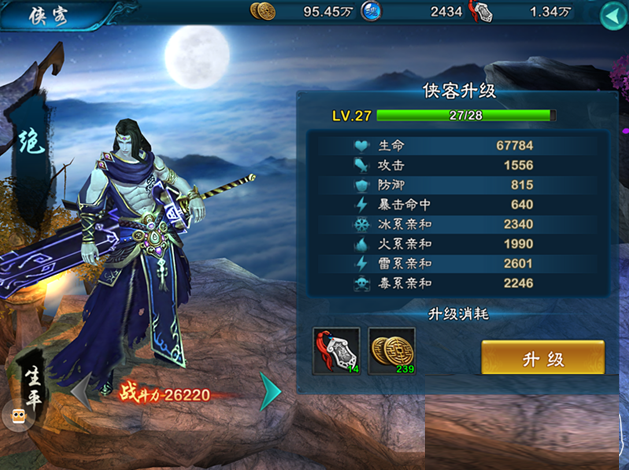Tap the round robot-face assistant icon
The height and width of the screenshot is (470, 629).
(16, 415)
